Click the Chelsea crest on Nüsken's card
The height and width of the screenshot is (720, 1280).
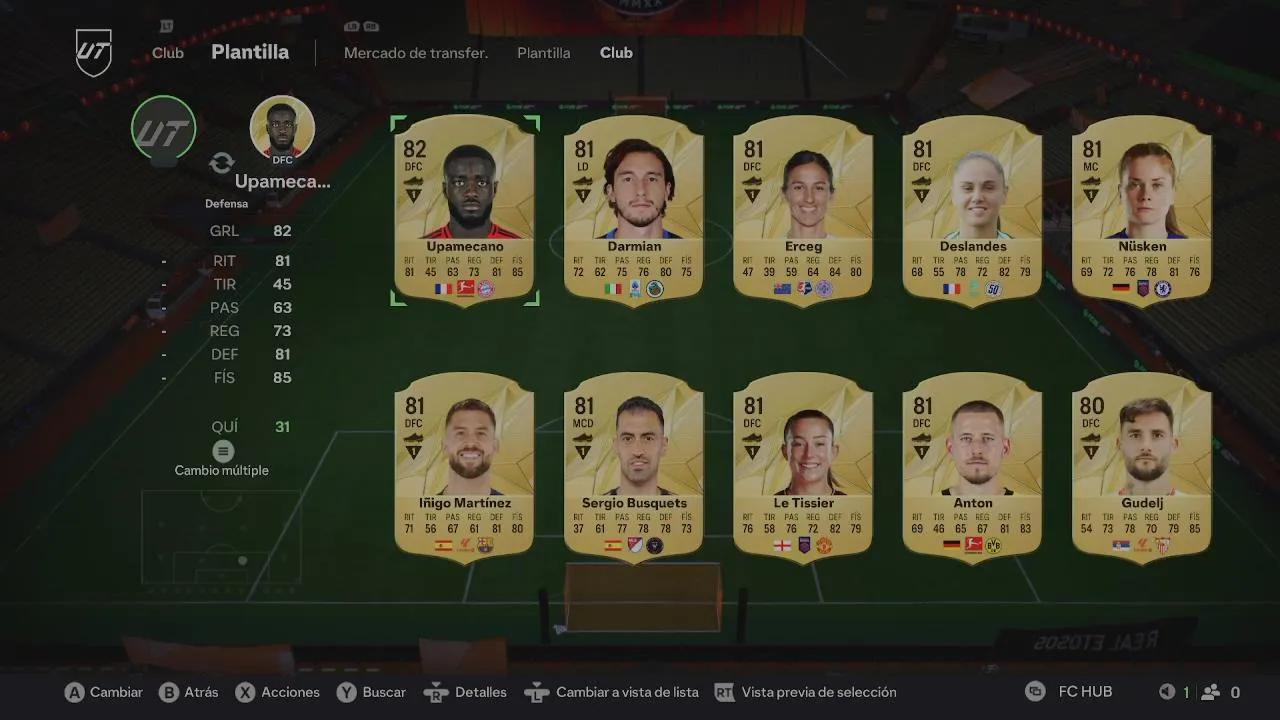(1162, 288)
